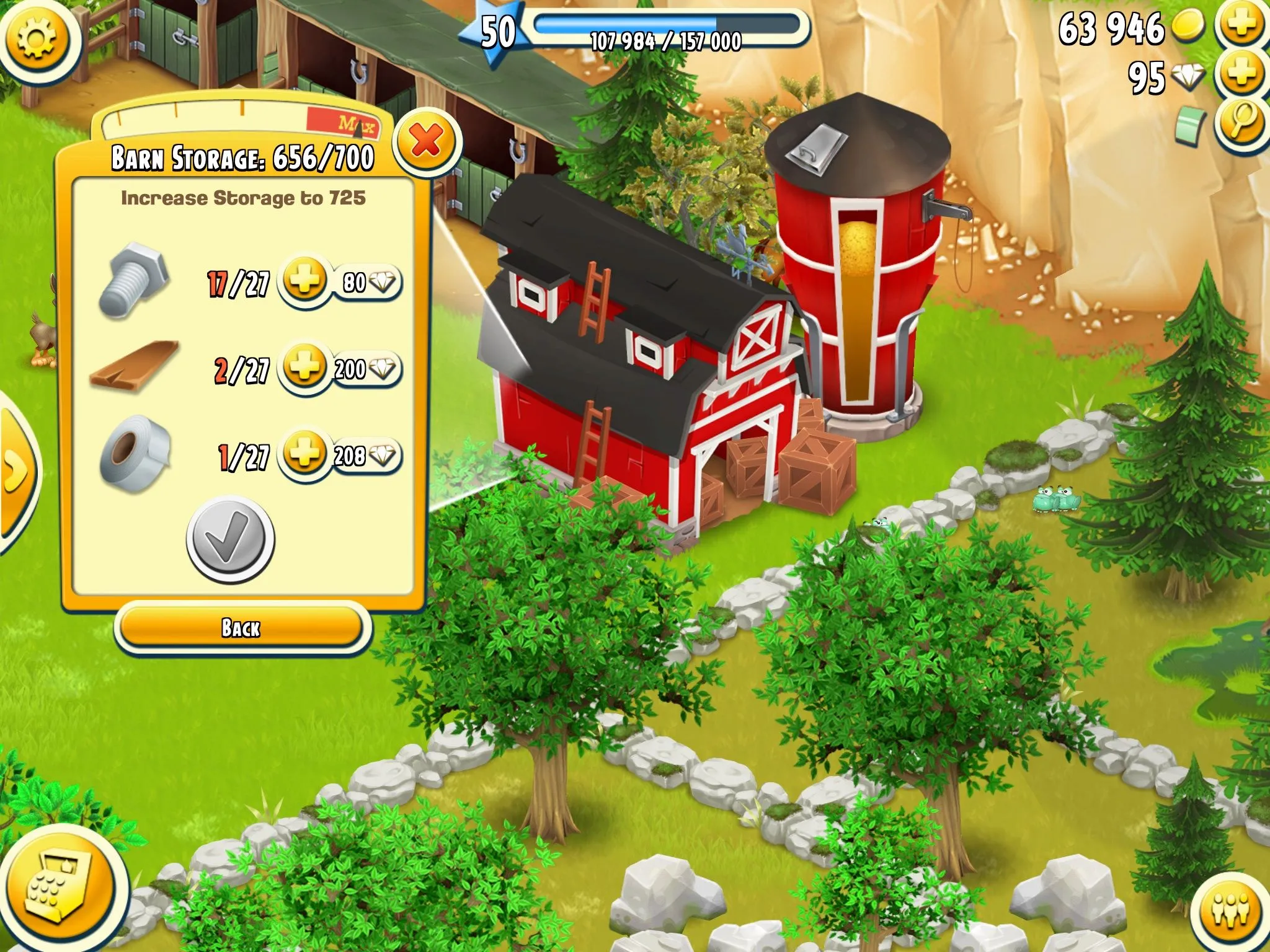Close the Barn Storage panel
Screen dimensions: 1270x952
(427, 142)
